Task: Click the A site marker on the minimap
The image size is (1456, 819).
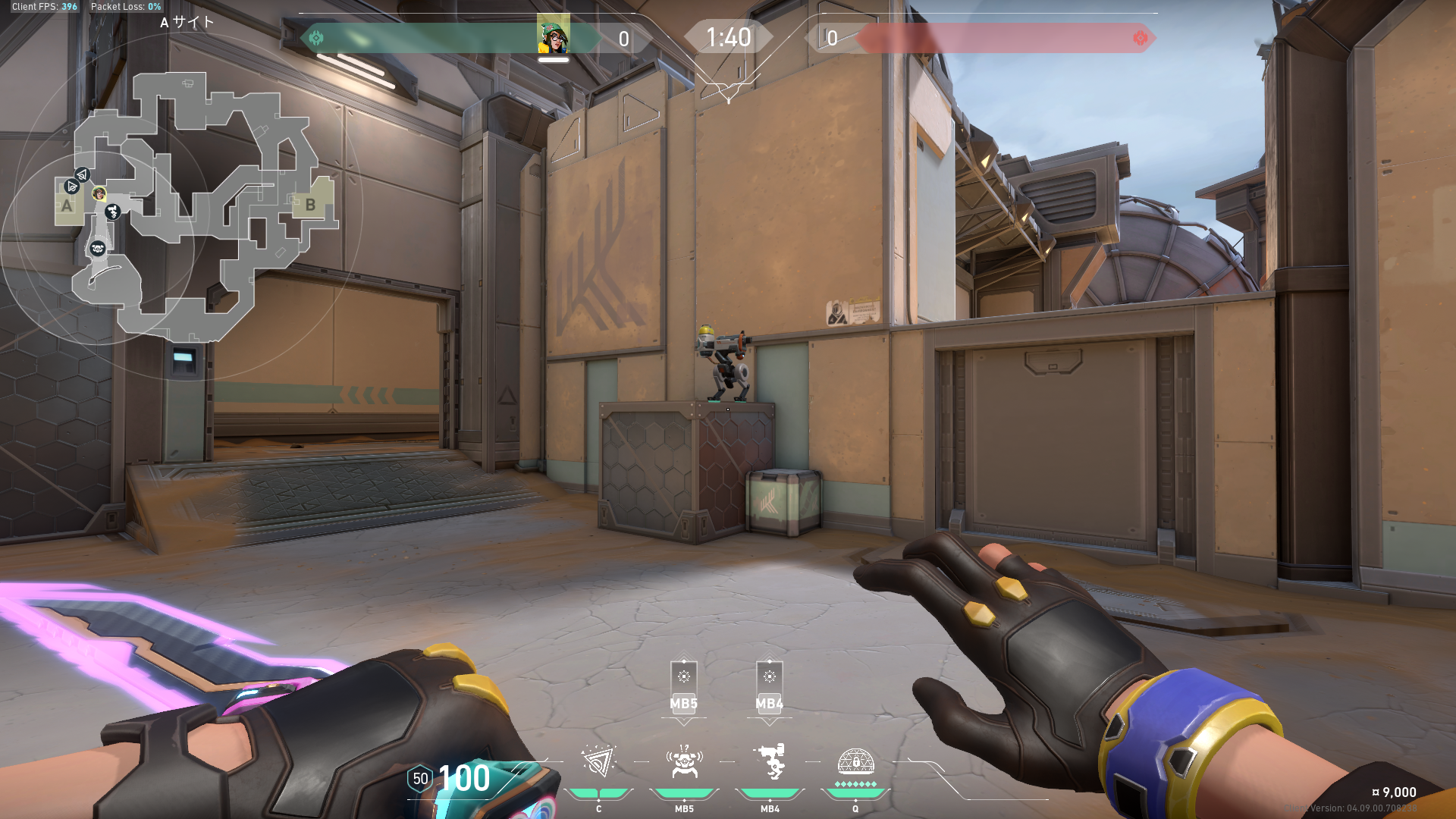Action: (x=67, y=206)
